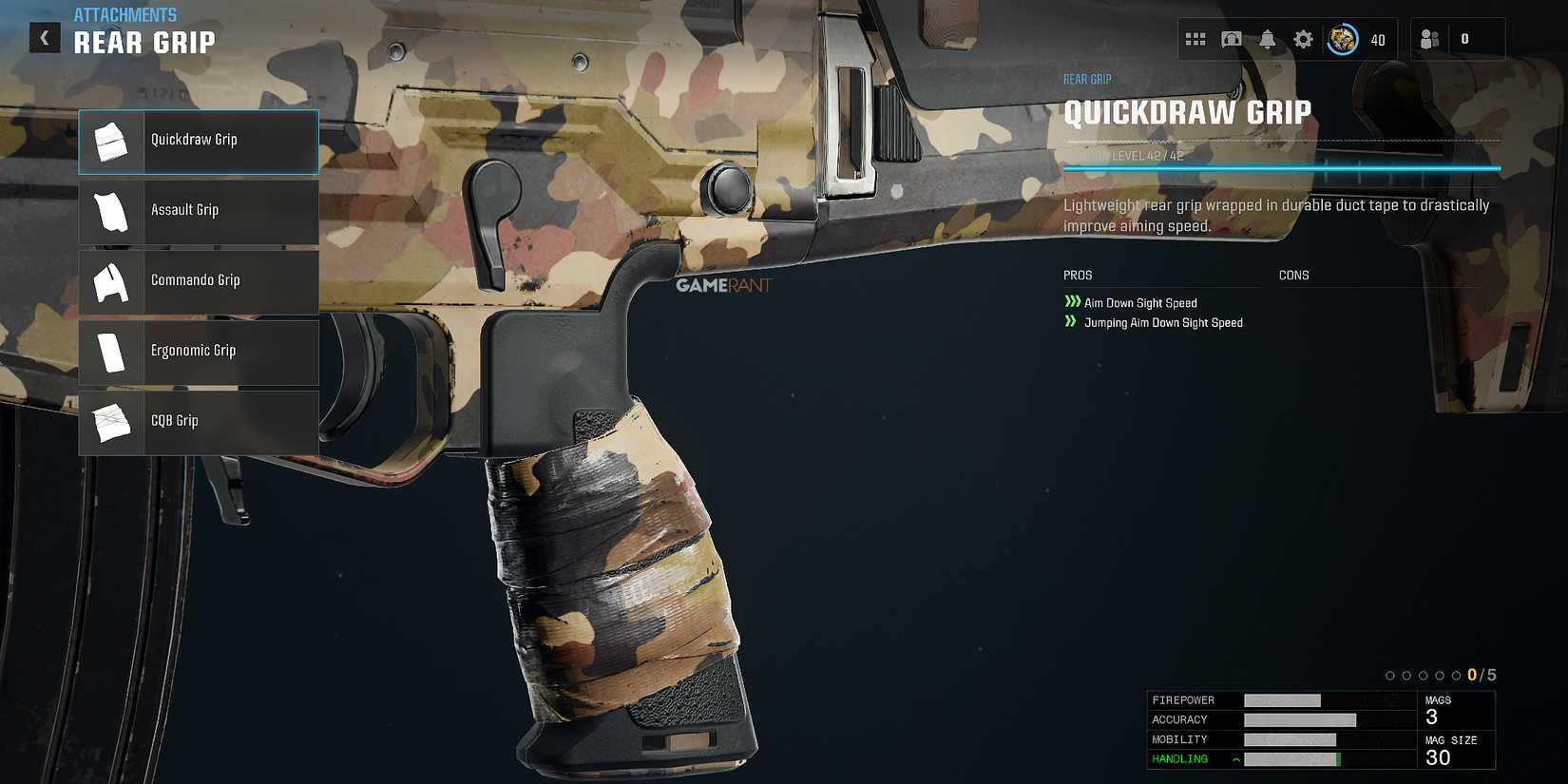Select the CQB Grip icon
Image resolution: width=1568 pixels, height=784 pixels.
point(111,422)
